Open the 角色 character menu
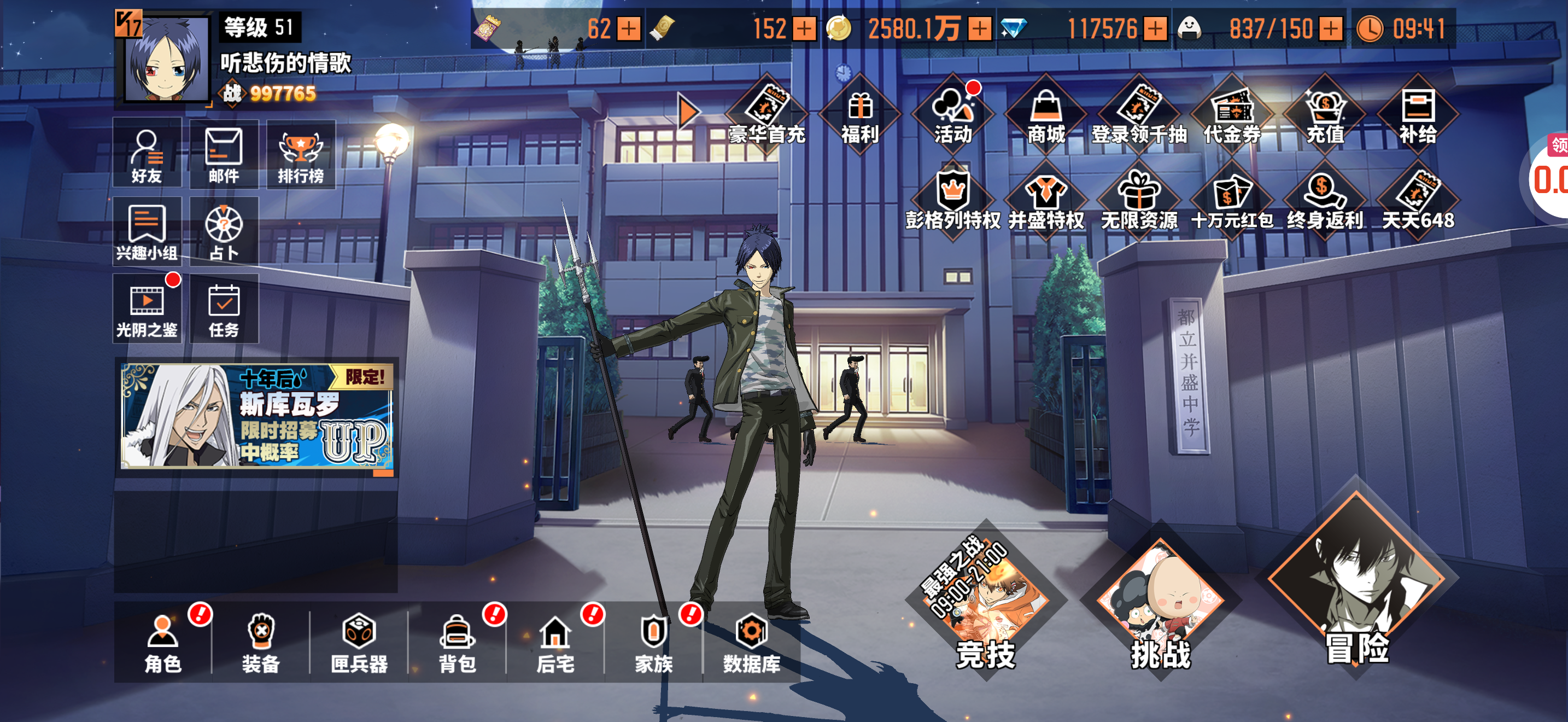Image resolution: width=1568 pixels, height=722 pixels. point(162,643)
